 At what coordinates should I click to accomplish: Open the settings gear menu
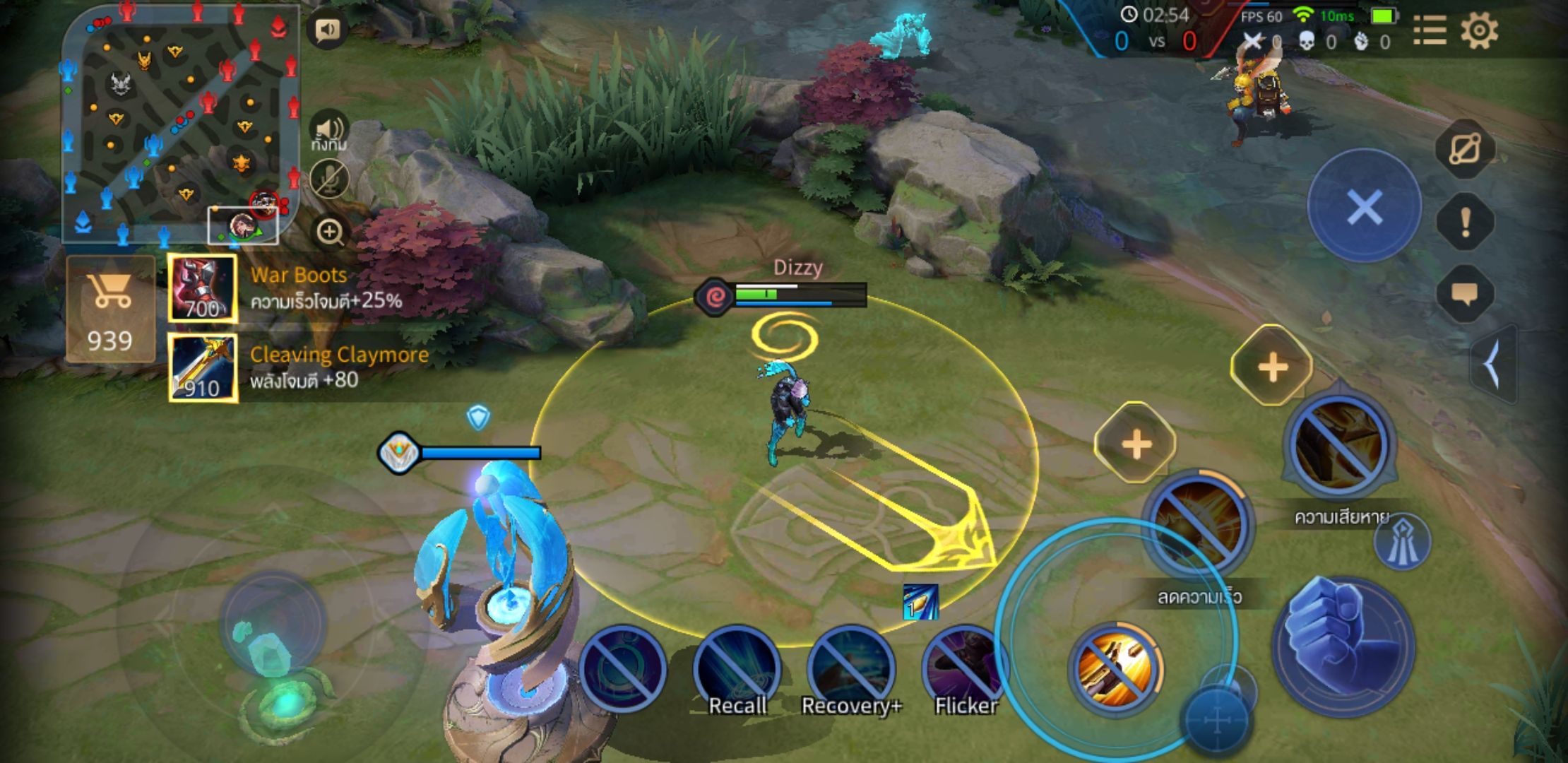tap(1479, 31)
